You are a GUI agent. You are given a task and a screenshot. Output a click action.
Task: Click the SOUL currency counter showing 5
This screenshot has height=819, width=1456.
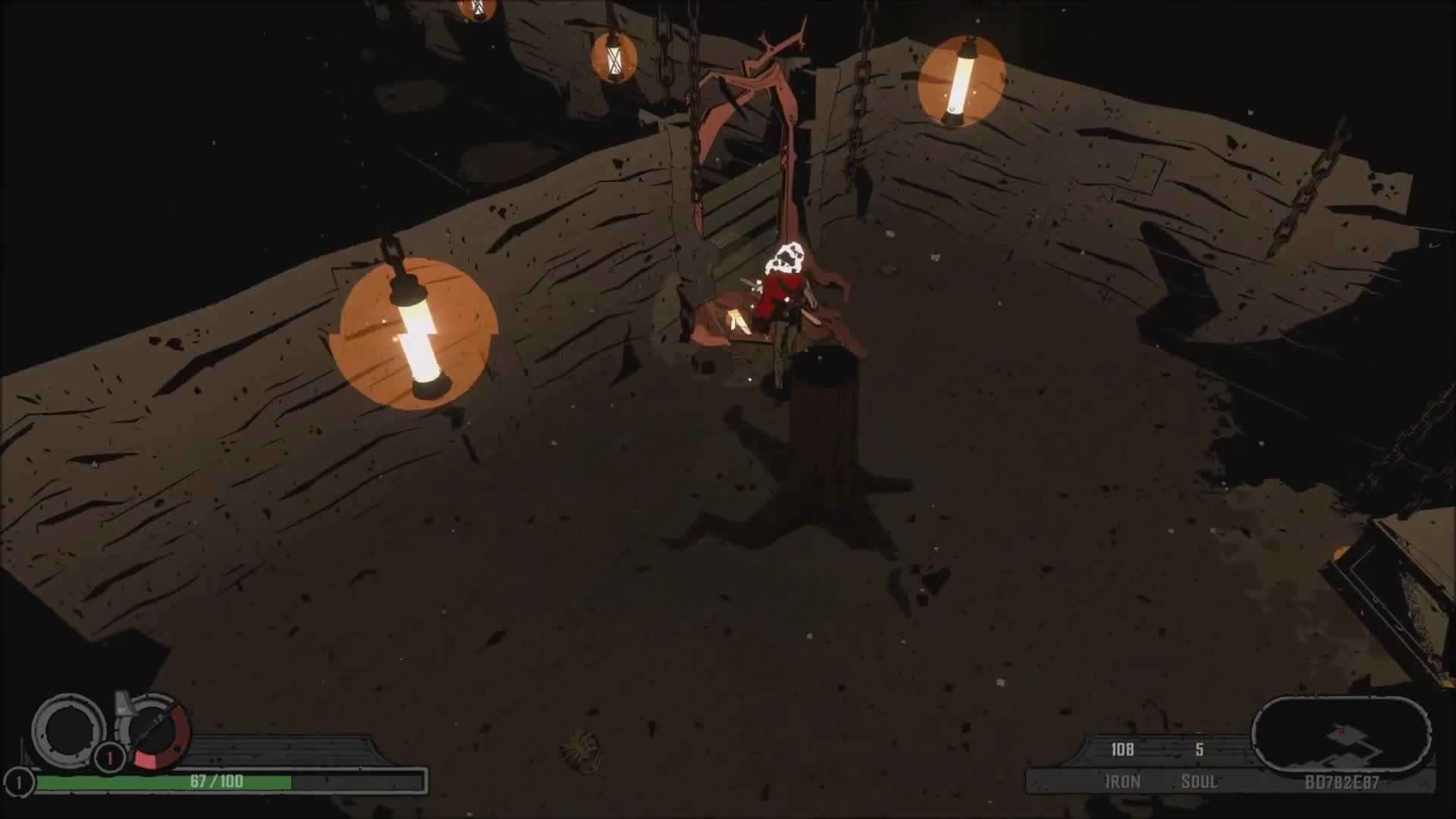(1198, 749)
